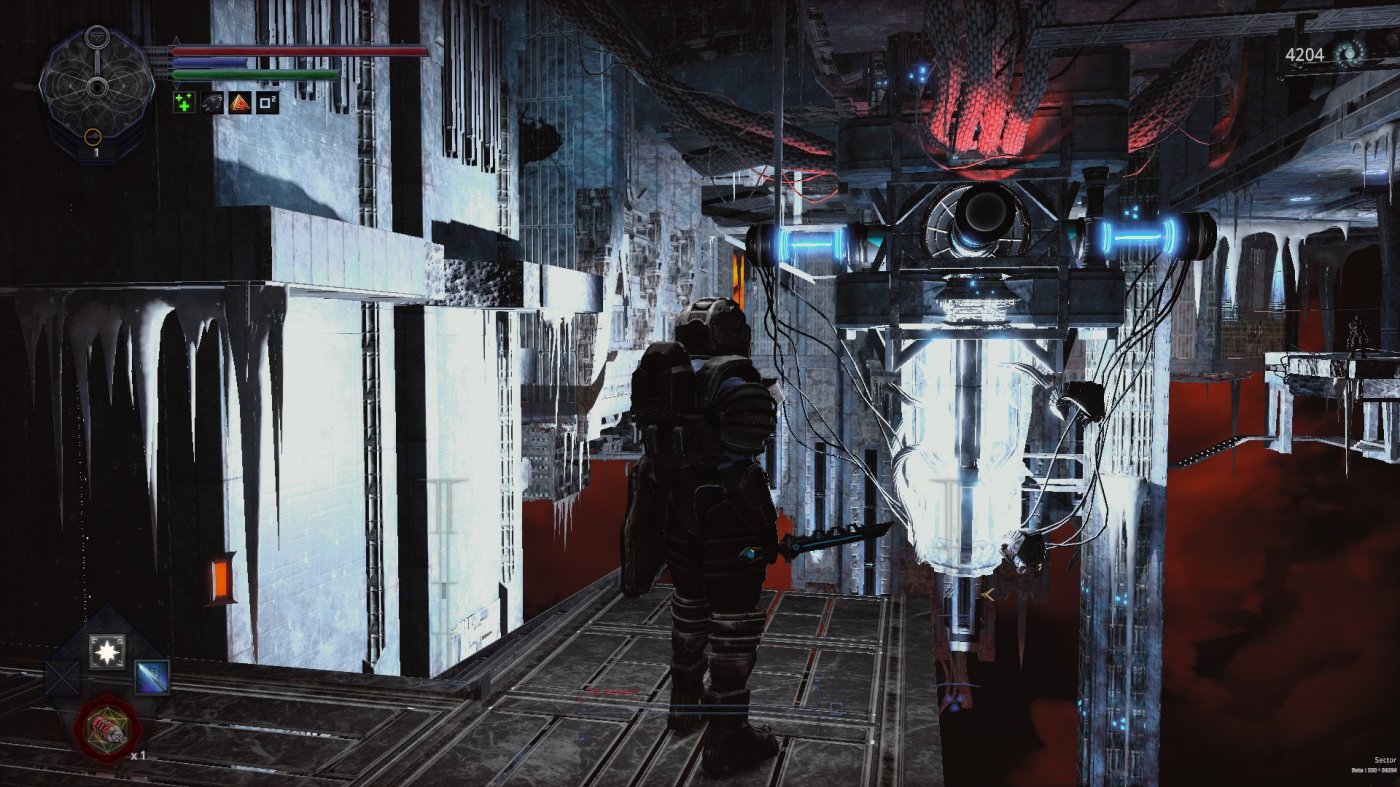Click the empty X-marked weapon slot
The height and width of the screenshot is (787, 1400).
click(x=60, y=677)
